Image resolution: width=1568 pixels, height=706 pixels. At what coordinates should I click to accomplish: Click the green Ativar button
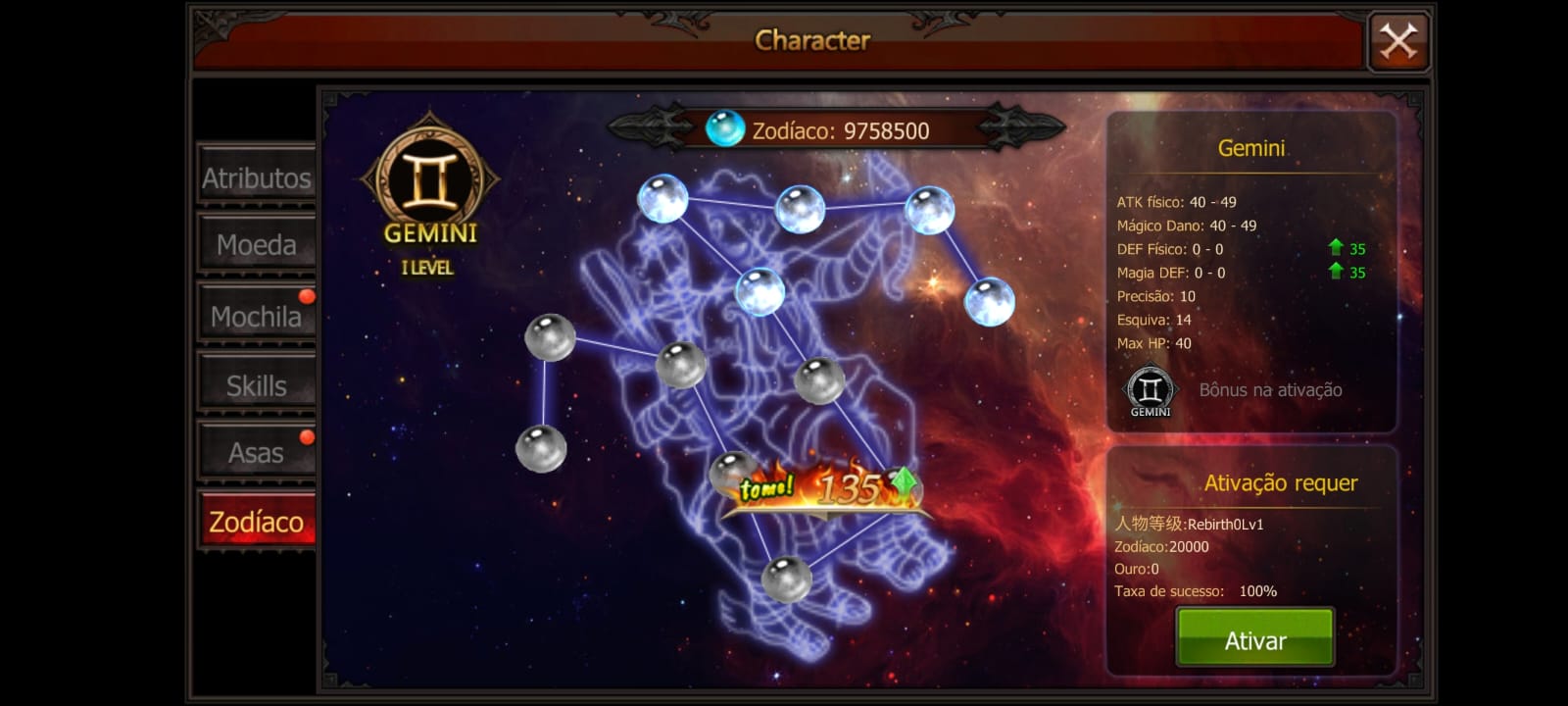(x=1254, y=639)
